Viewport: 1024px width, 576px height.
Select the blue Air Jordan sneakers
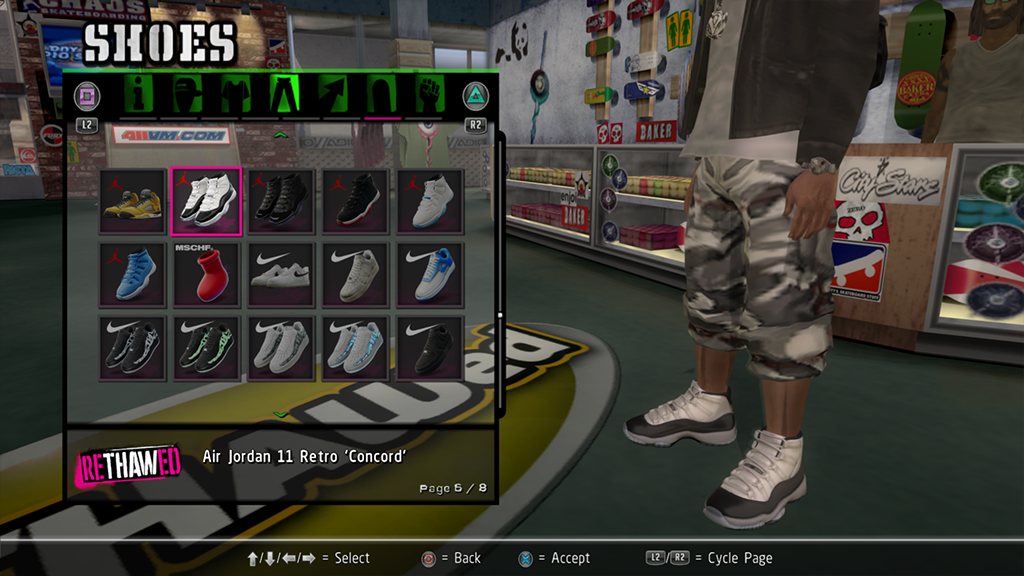click(132, 275)
